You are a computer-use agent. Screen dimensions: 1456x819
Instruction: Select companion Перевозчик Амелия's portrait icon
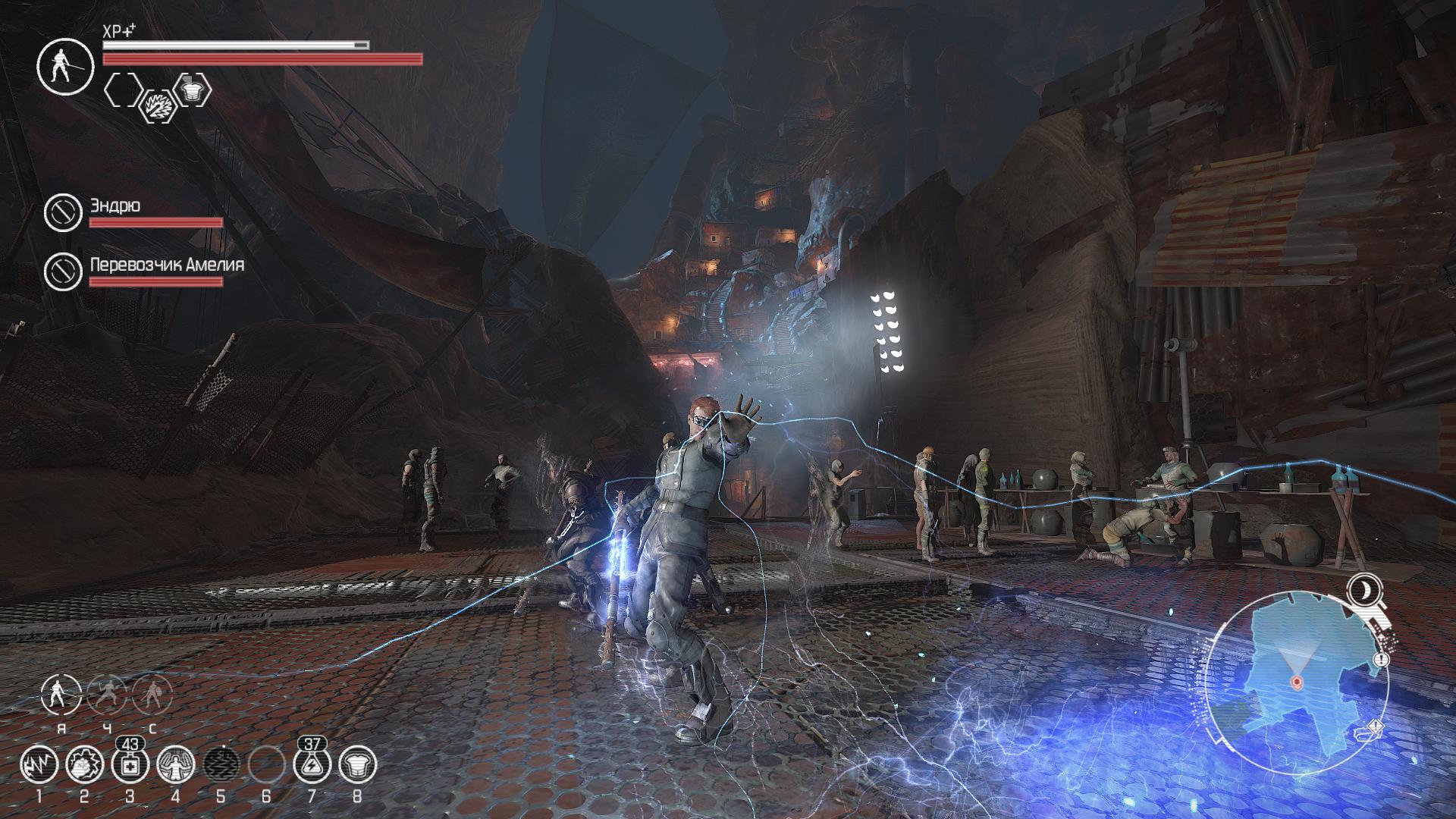63,271
